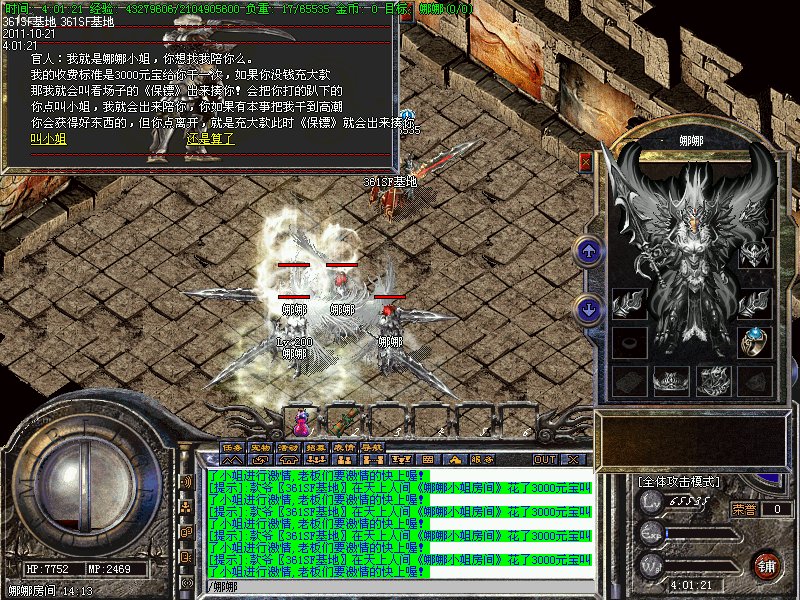This screenshot has height=600, width=800.
Task: Choose the 还是算了 dialogue option
Action: pos(210,139)
